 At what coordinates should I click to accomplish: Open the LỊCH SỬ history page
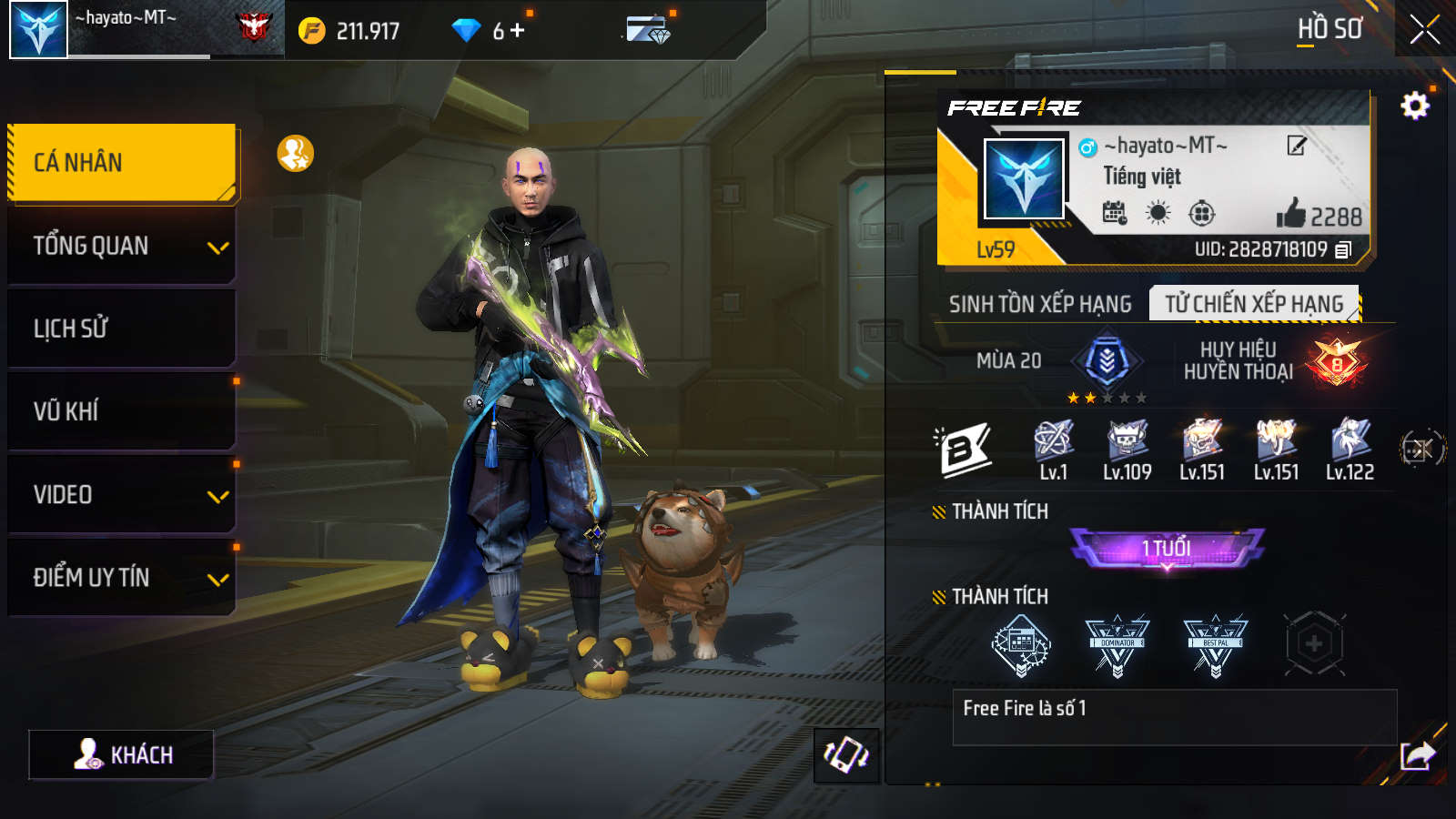[122, 329]
